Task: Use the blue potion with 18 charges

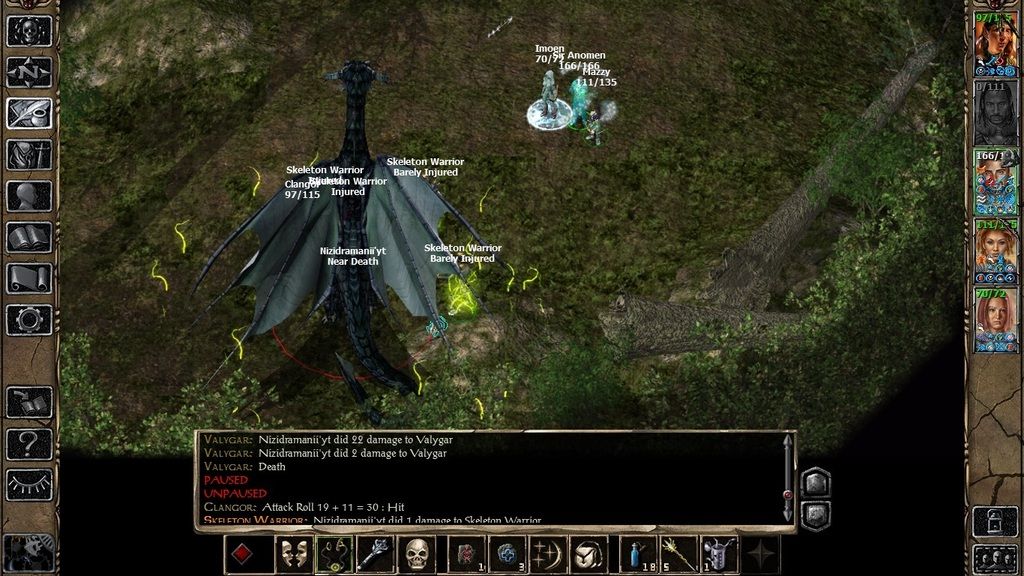Action: (x=638, y=554)
